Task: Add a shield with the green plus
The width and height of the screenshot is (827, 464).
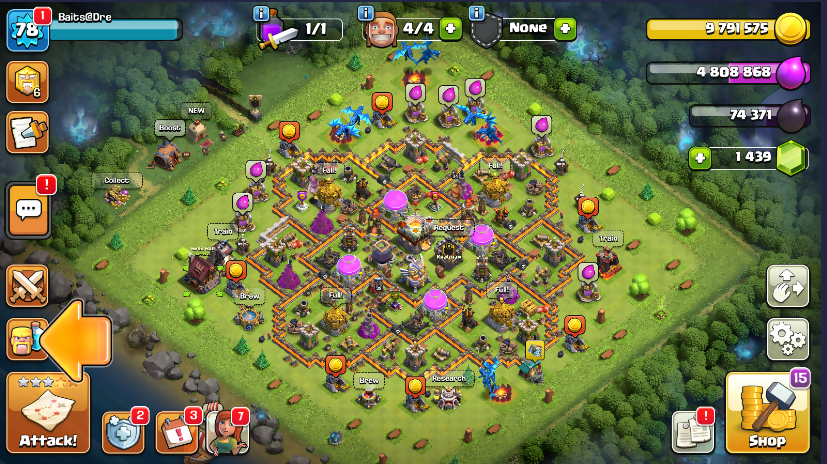Action: click(565, 28)
